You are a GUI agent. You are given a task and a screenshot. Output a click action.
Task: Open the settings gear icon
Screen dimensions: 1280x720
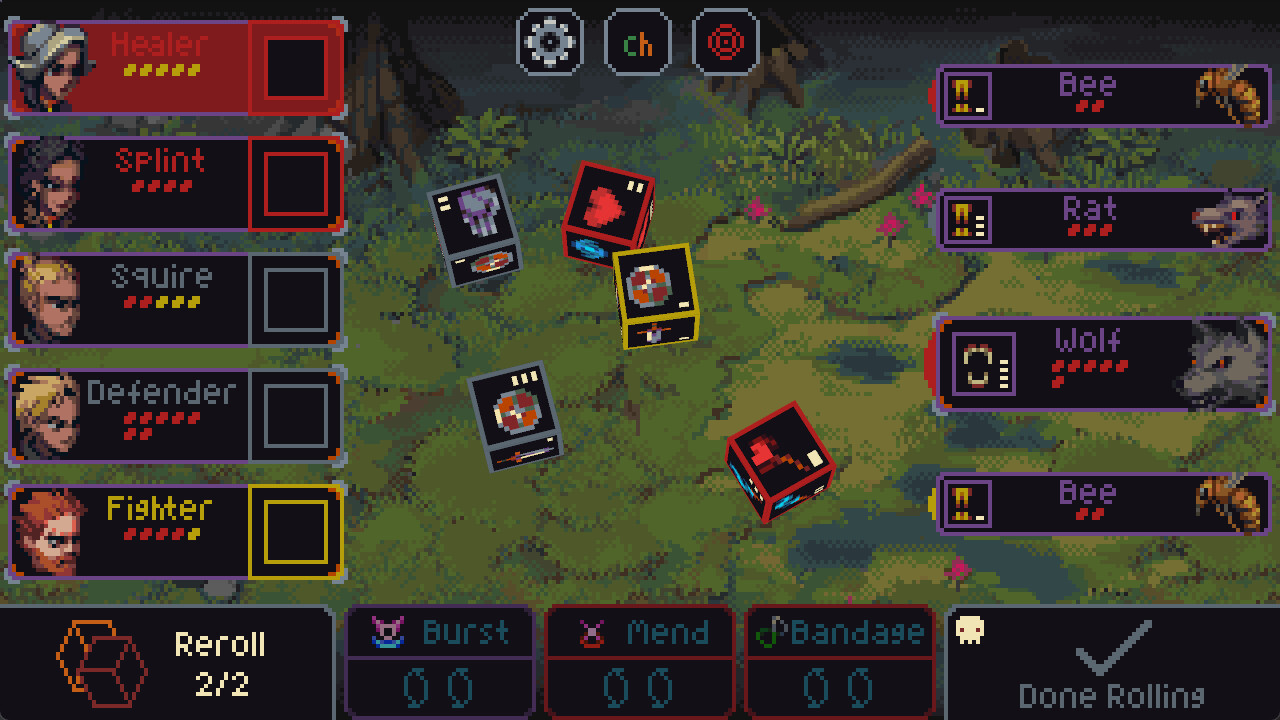click(549, 41)
